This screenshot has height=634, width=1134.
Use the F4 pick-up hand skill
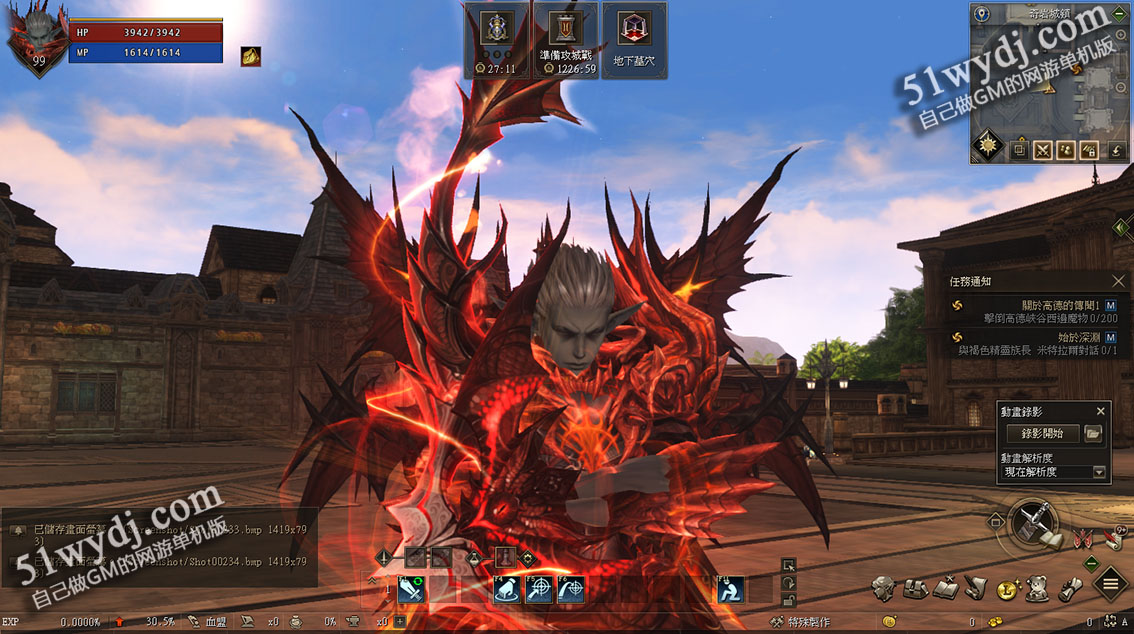pos(507,590)
